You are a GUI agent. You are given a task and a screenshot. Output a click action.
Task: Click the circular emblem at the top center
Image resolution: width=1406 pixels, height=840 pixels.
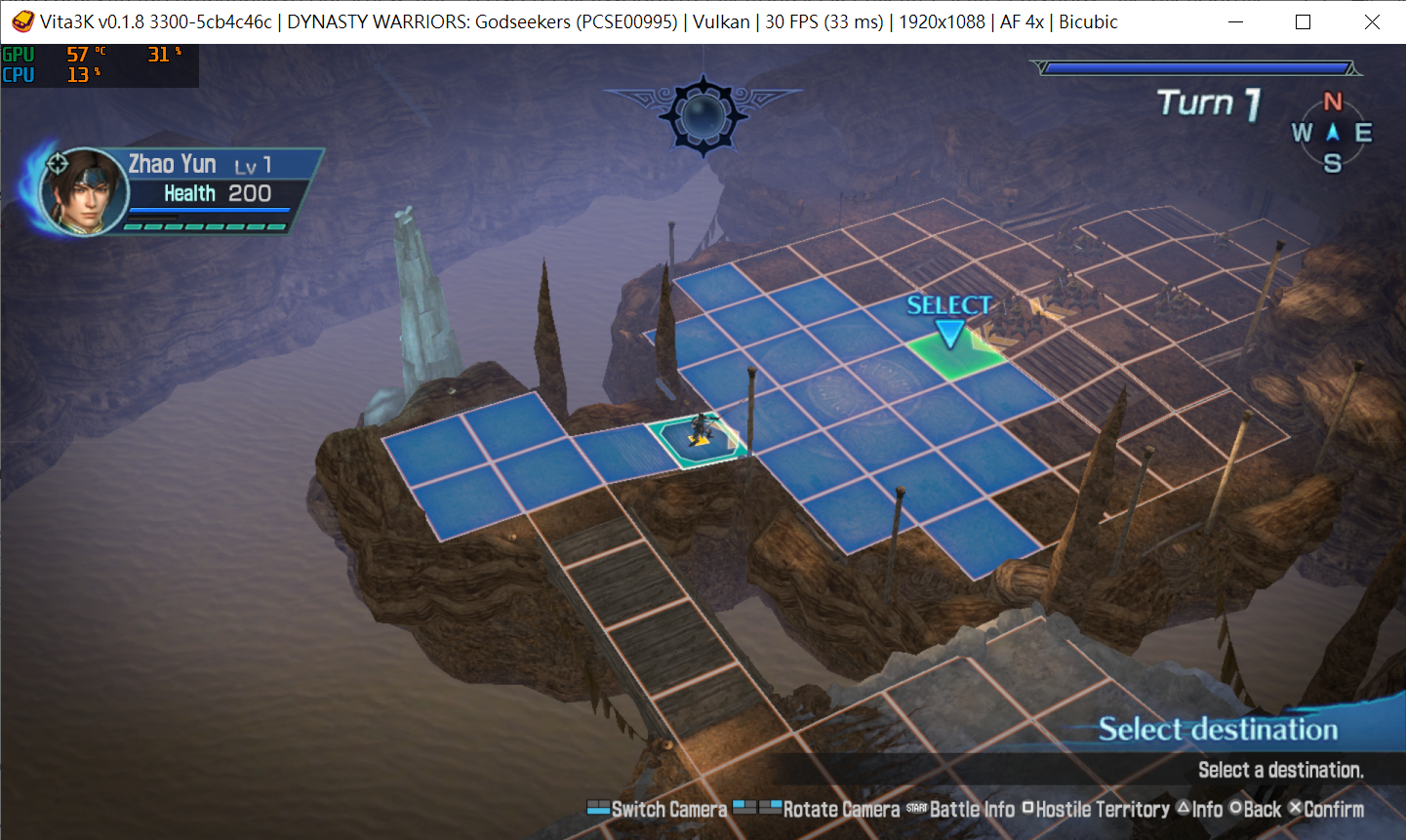tap(703, 117)
